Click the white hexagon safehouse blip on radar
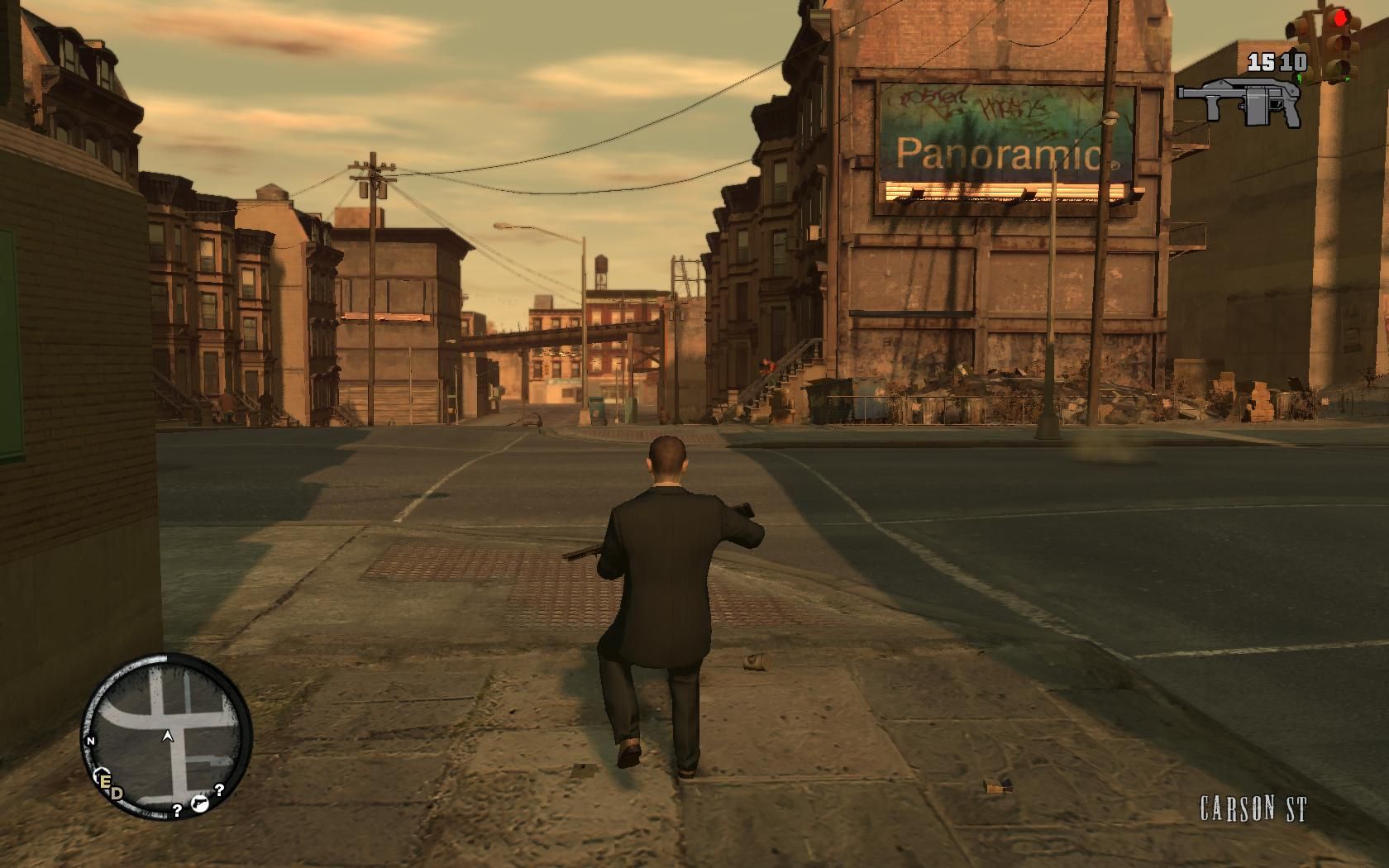This screenshot has width=1389, height=868. [x=102, y=772]
